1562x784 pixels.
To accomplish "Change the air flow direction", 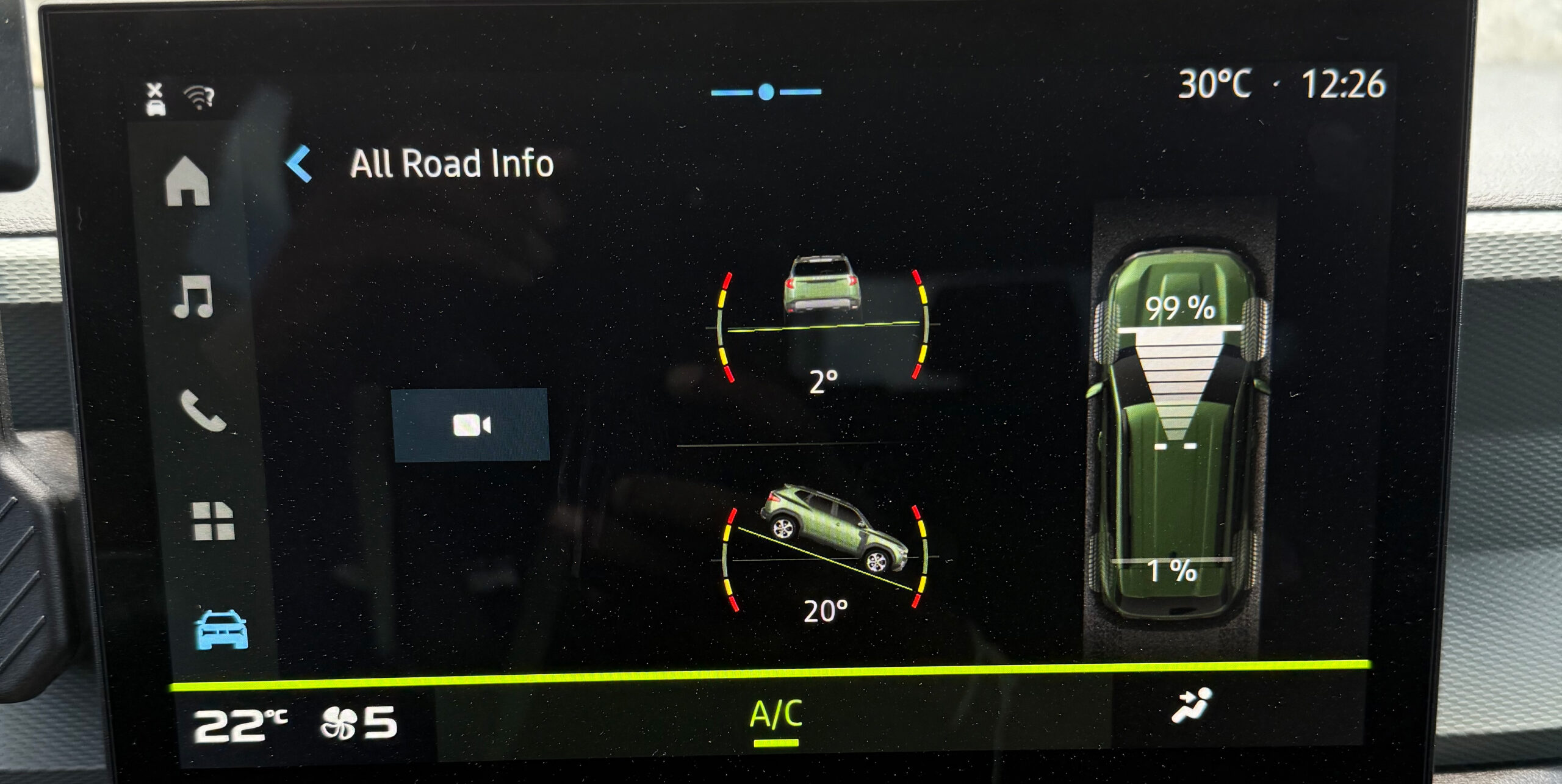I will 1192,707.
